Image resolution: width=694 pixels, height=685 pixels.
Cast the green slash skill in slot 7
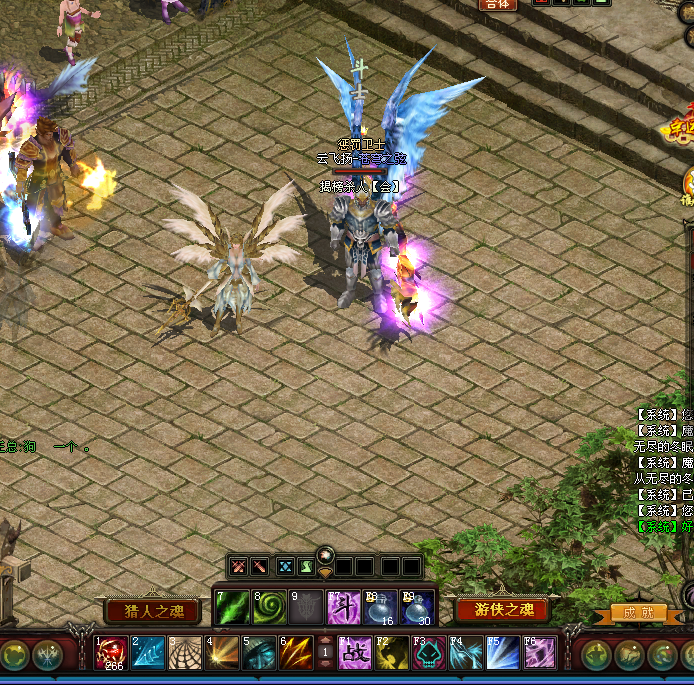click(232, 607)
